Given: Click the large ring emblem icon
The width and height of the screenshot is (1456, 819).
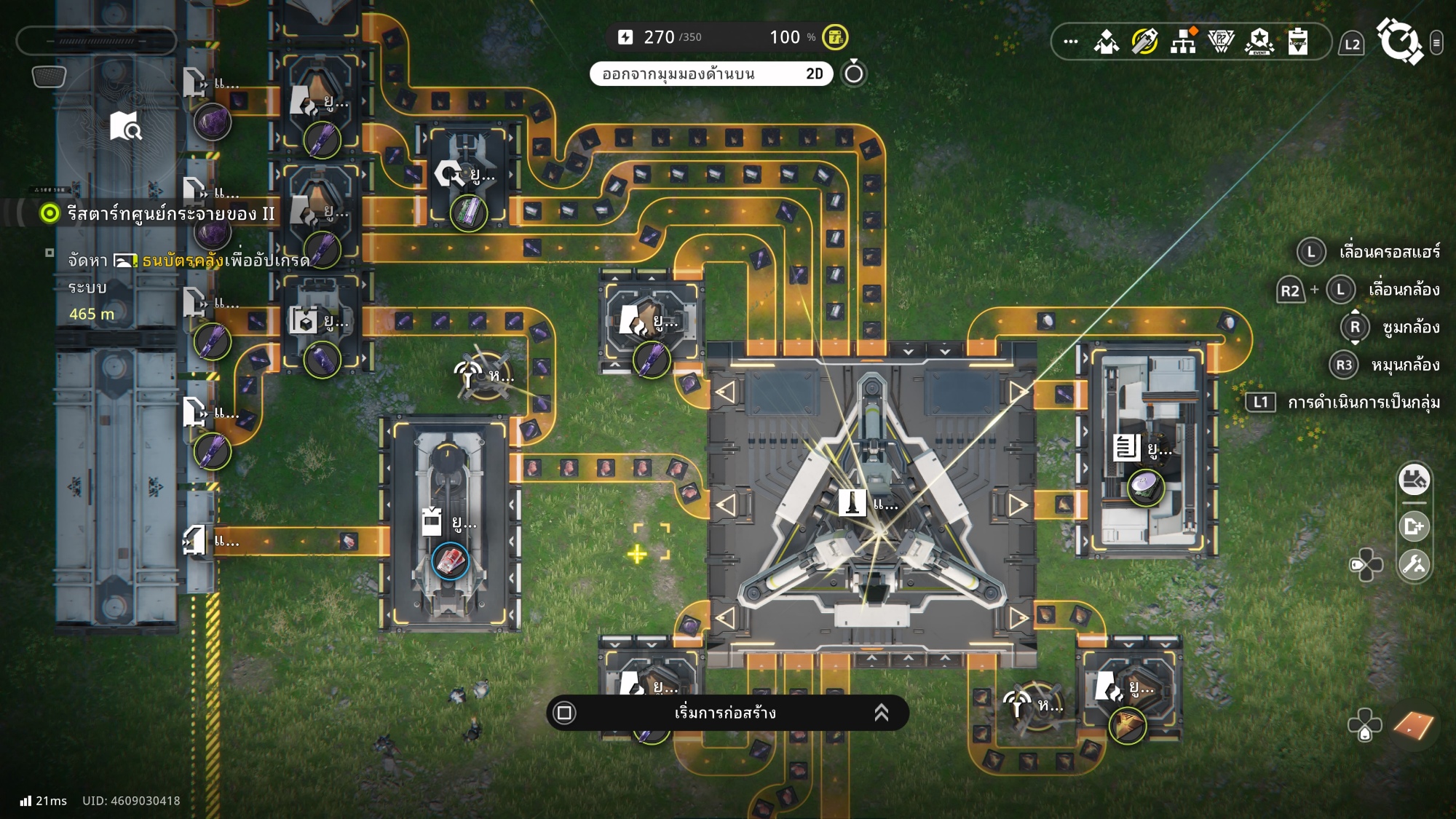Looking at the screenshot, I should (1398, 41).
